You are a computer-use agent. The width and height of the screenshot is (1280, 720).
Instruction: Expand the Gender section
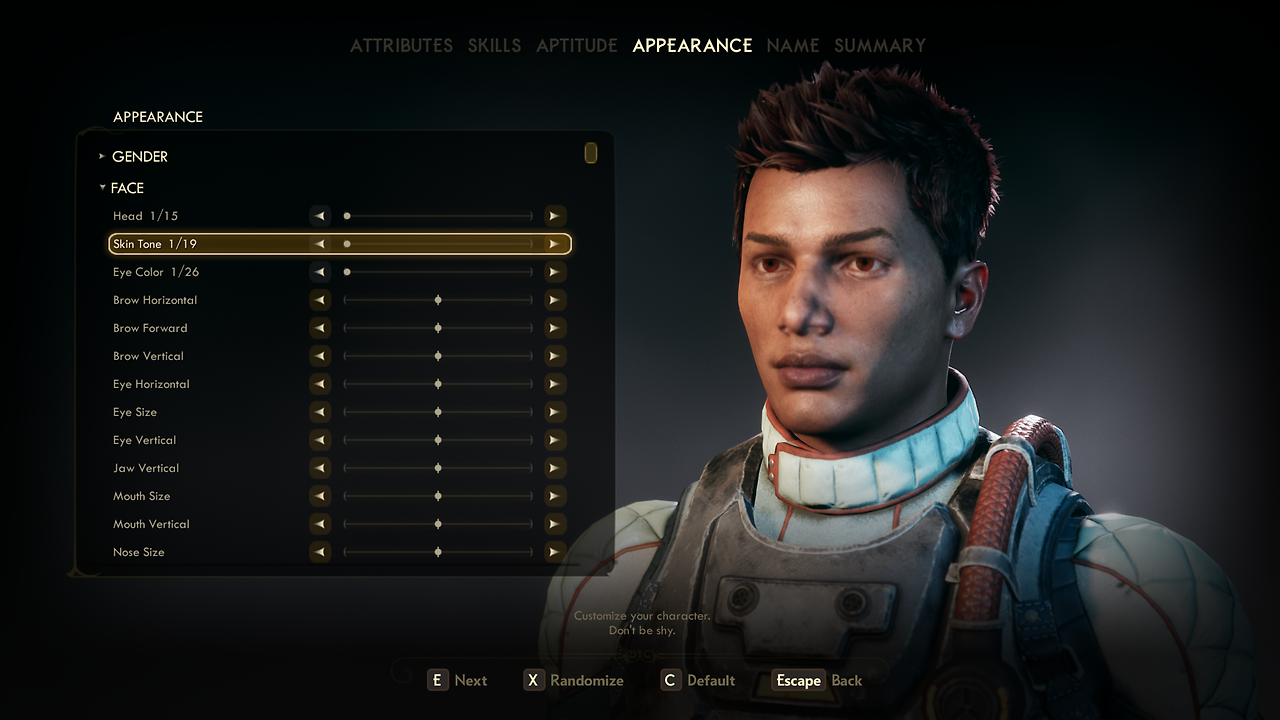pos(139,157)
